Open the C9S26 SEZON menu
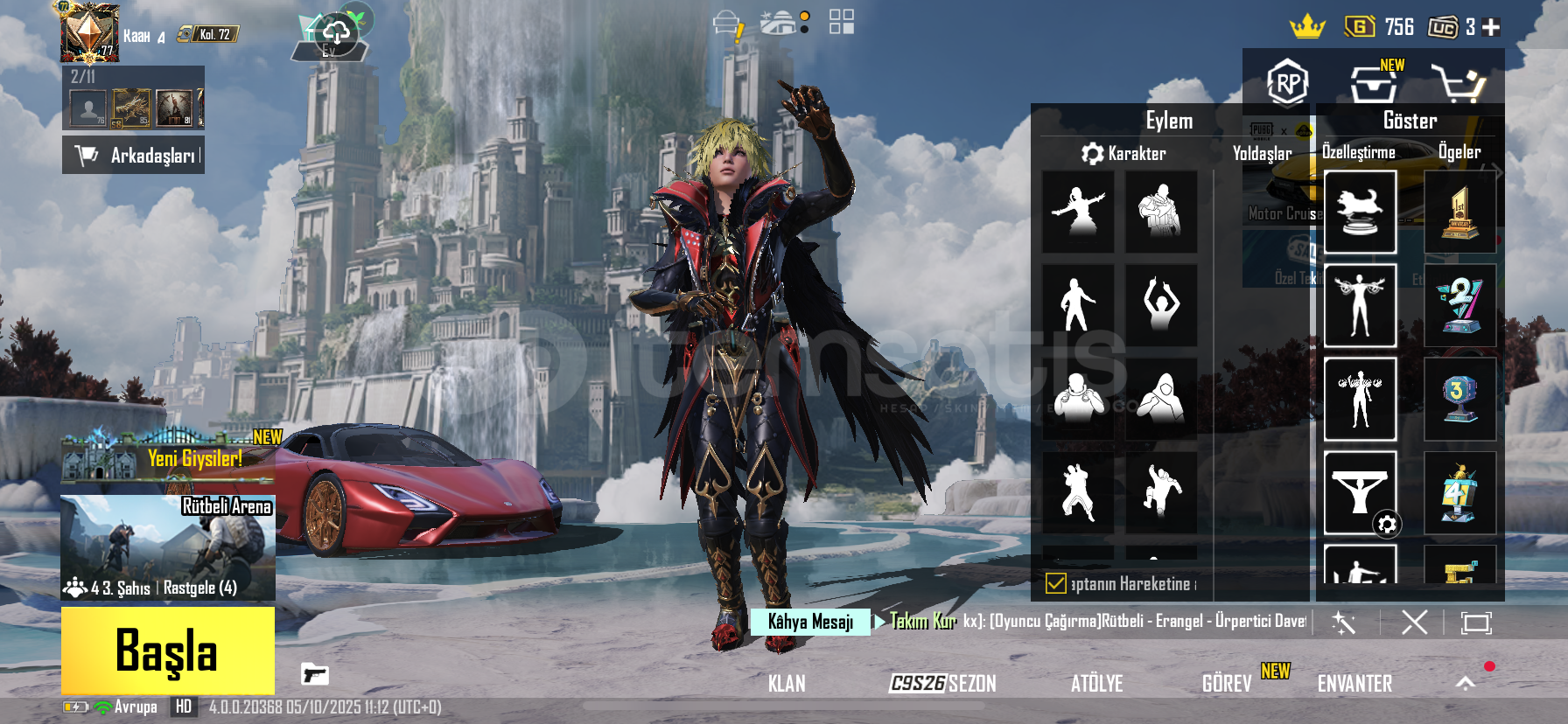The image size is (1568, 724). tap(942, 684)
